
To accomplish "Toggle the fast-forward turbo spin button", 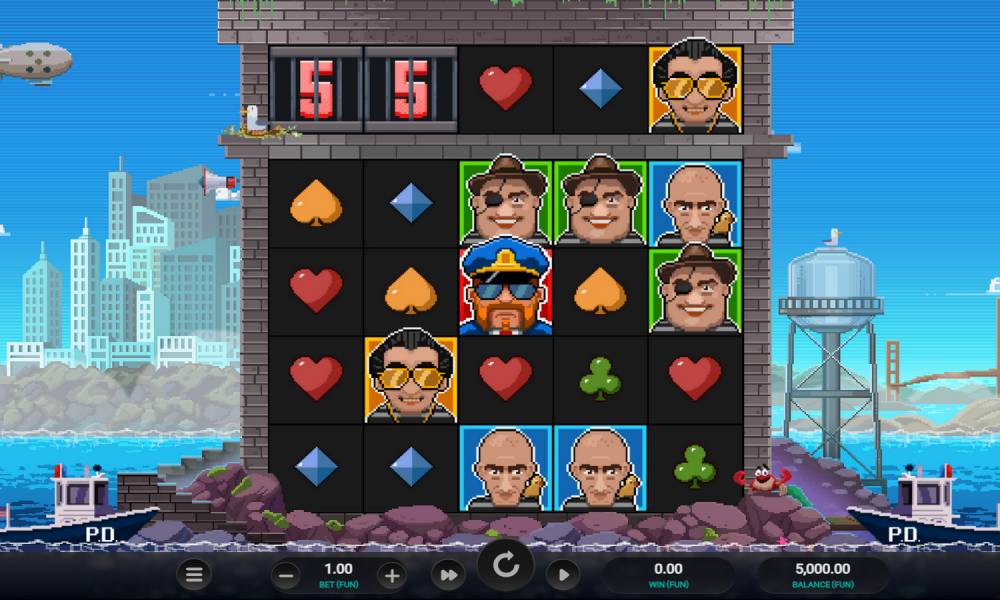I will pos(449,574).
